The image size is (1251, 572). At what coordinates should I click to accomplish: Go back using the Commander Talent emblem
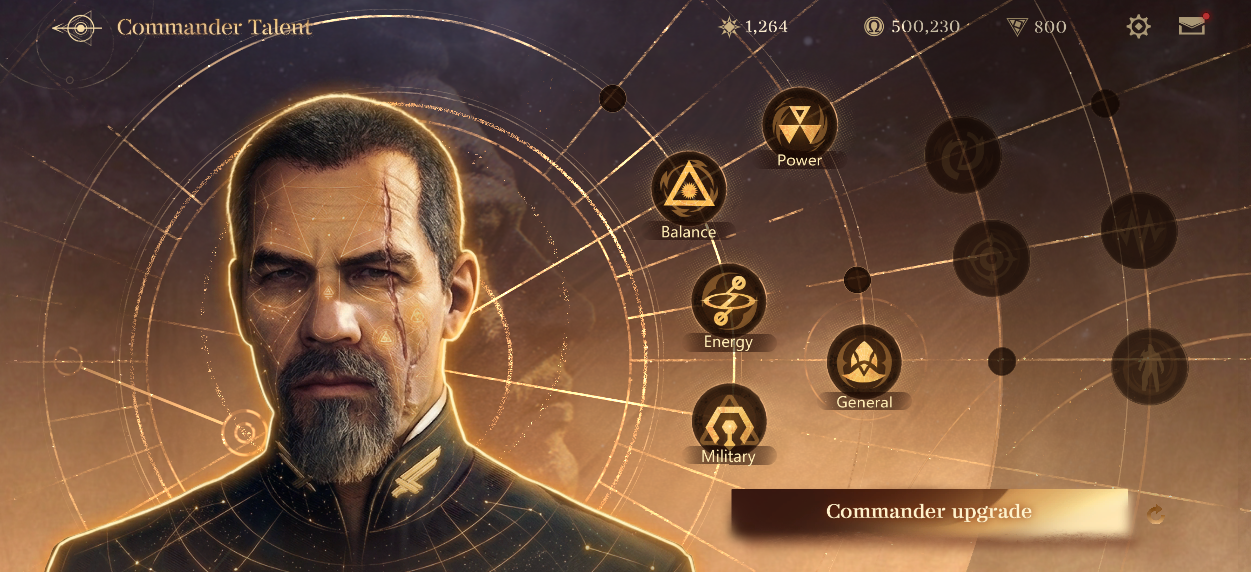77,28
